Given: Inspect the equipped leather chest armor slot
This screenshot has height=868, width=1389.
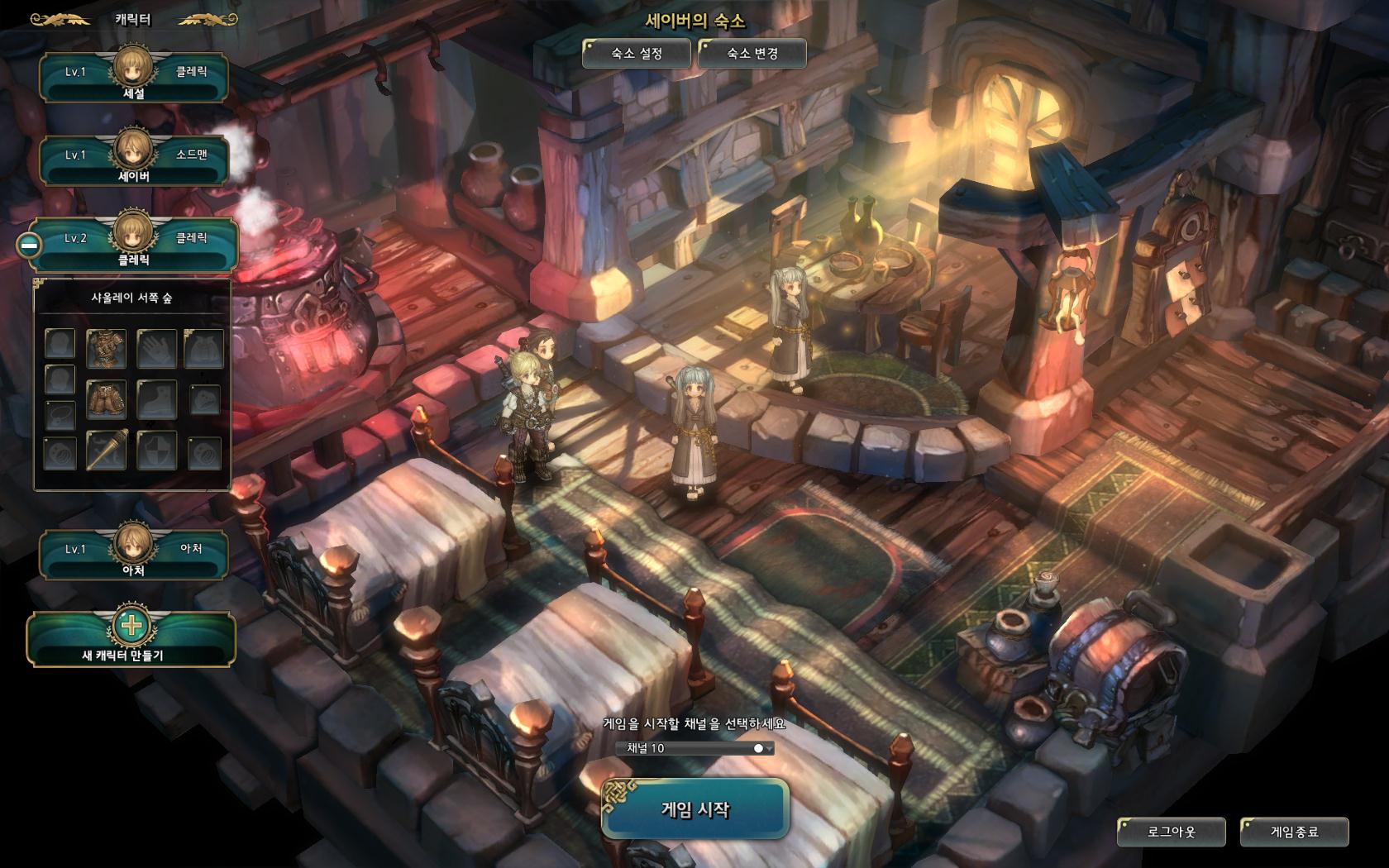Looking at the screenshot, I should 107,348.
